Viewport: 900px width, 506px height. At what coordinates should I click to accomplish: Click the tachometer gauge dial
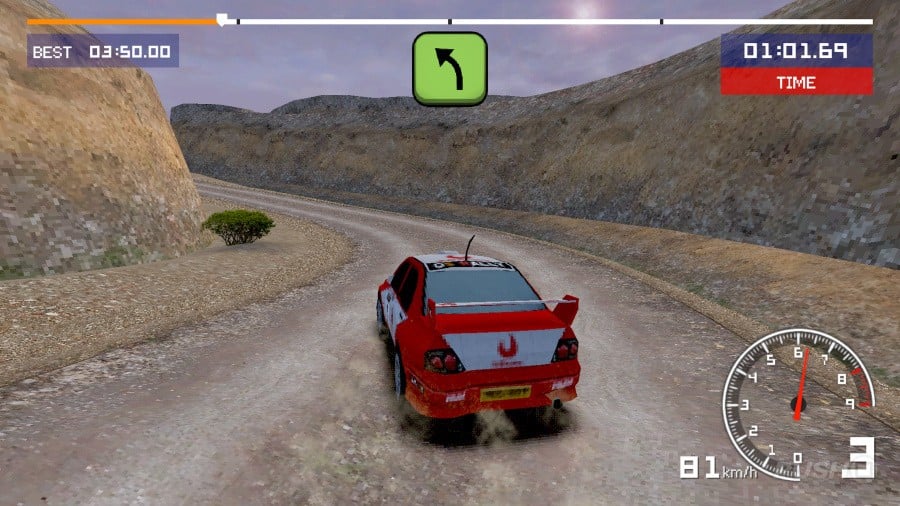[x=797, y=397]
